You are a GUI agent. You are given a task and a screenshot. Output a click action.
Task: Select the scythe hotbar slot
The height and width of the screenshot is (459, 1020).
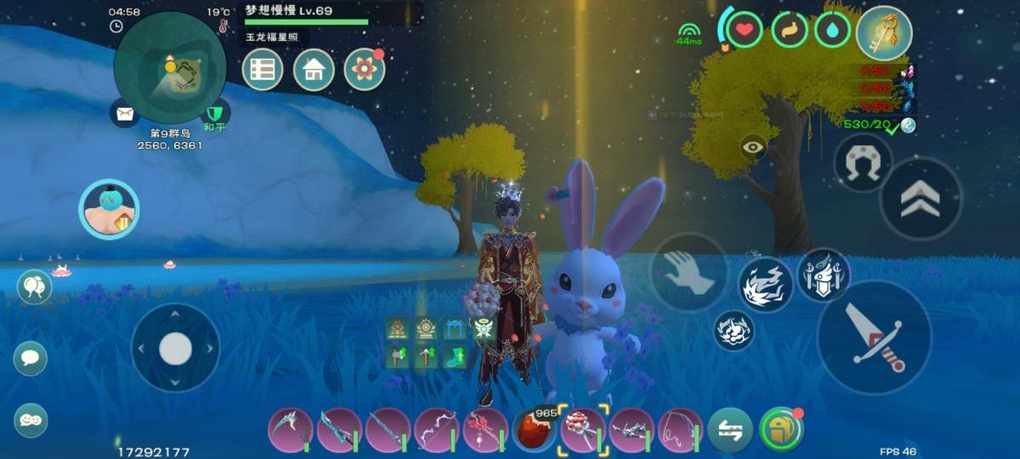point(290,431)
